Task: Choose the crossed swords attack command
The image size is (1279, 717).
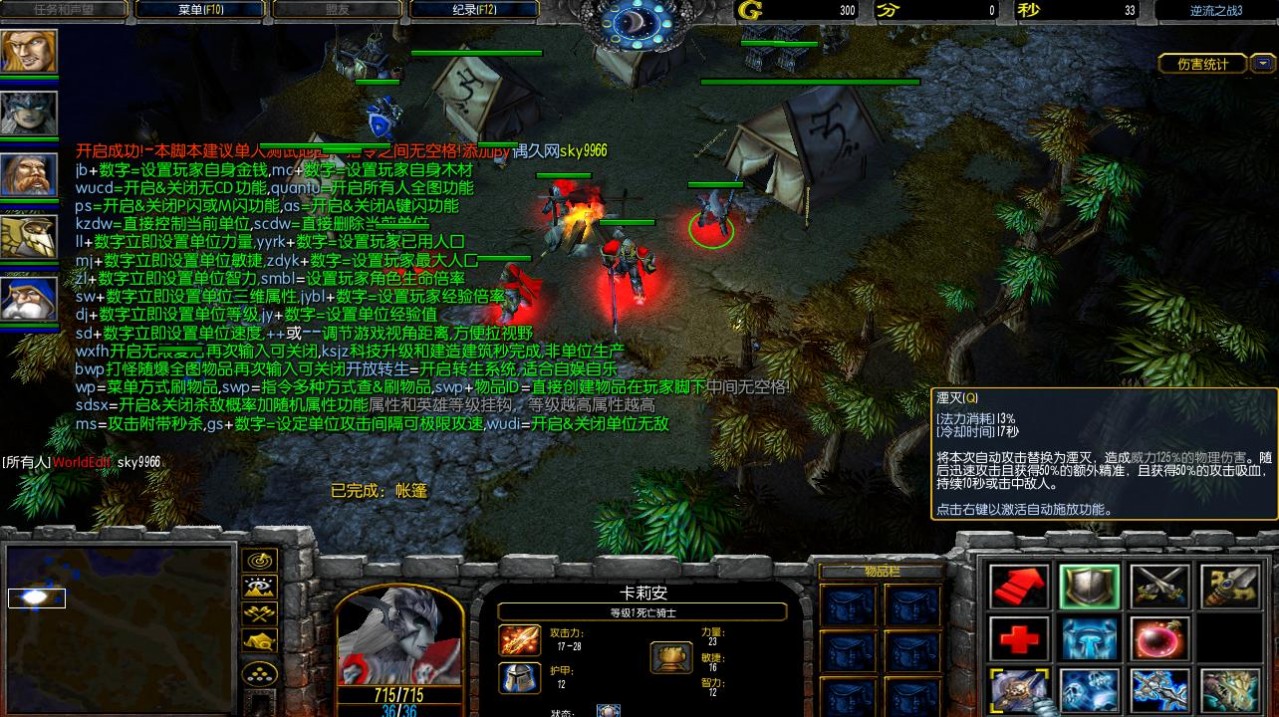Action: pyautogui.click(x=1159, y=586)
